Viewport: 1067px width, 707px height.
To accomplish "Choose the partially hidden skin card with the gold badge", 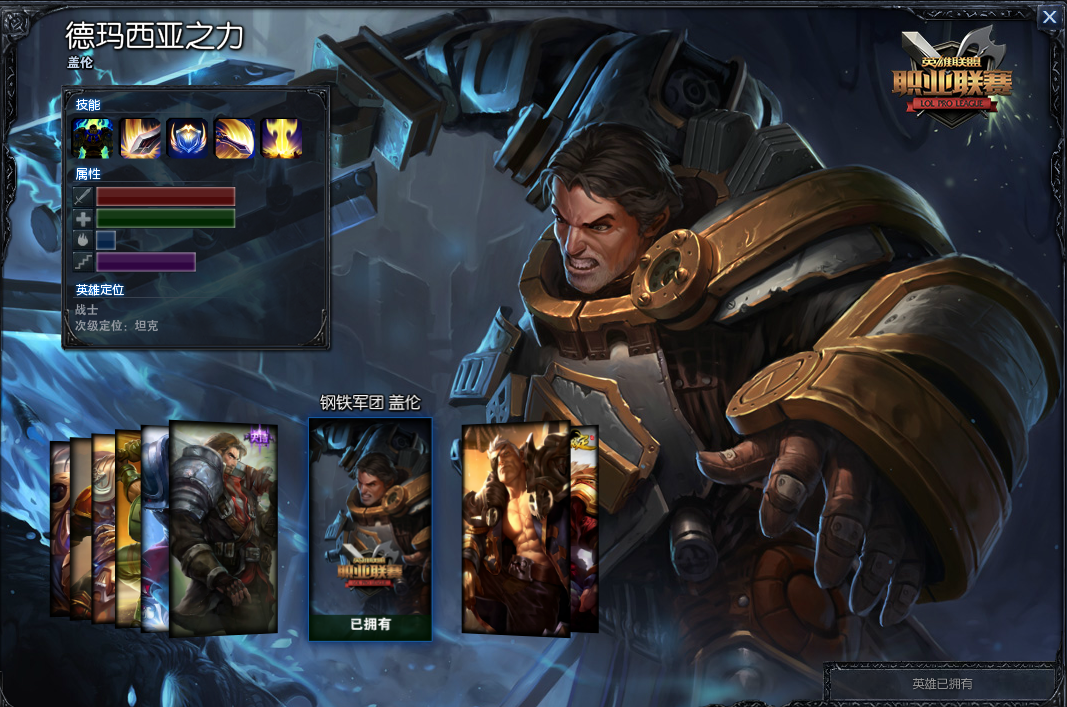I will pyautogui.click(x=584, y=530).
